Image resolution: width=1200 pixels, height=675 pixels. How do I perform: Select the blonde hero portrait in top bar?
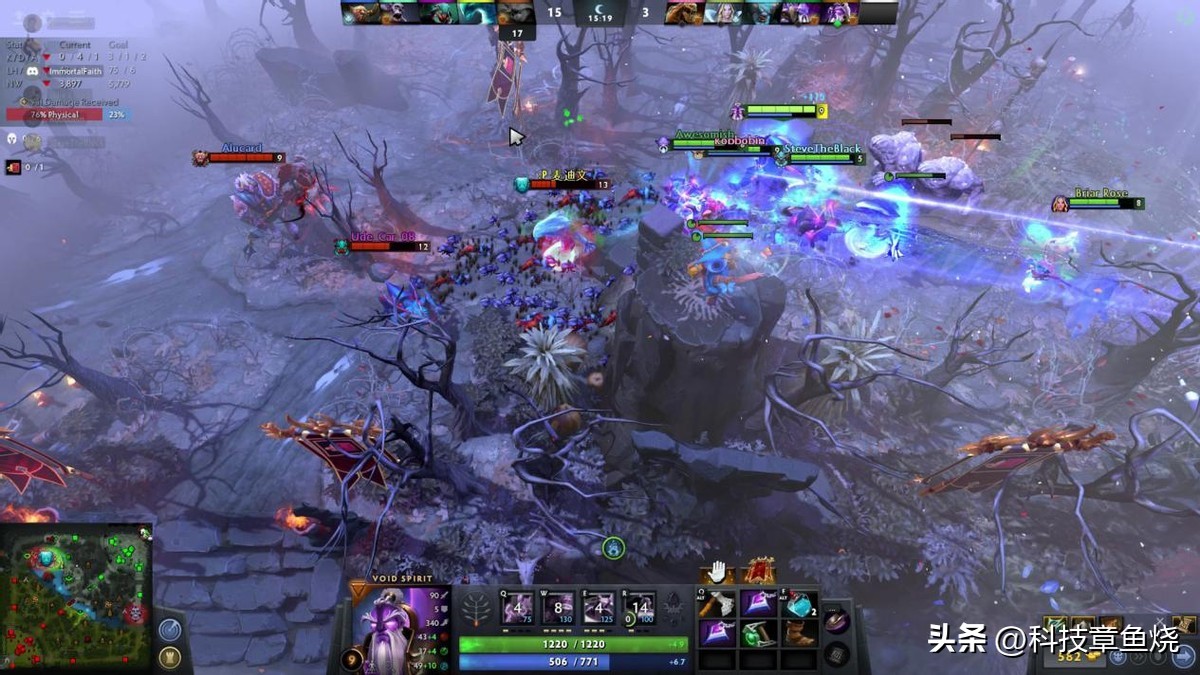[x=722, y=13]
